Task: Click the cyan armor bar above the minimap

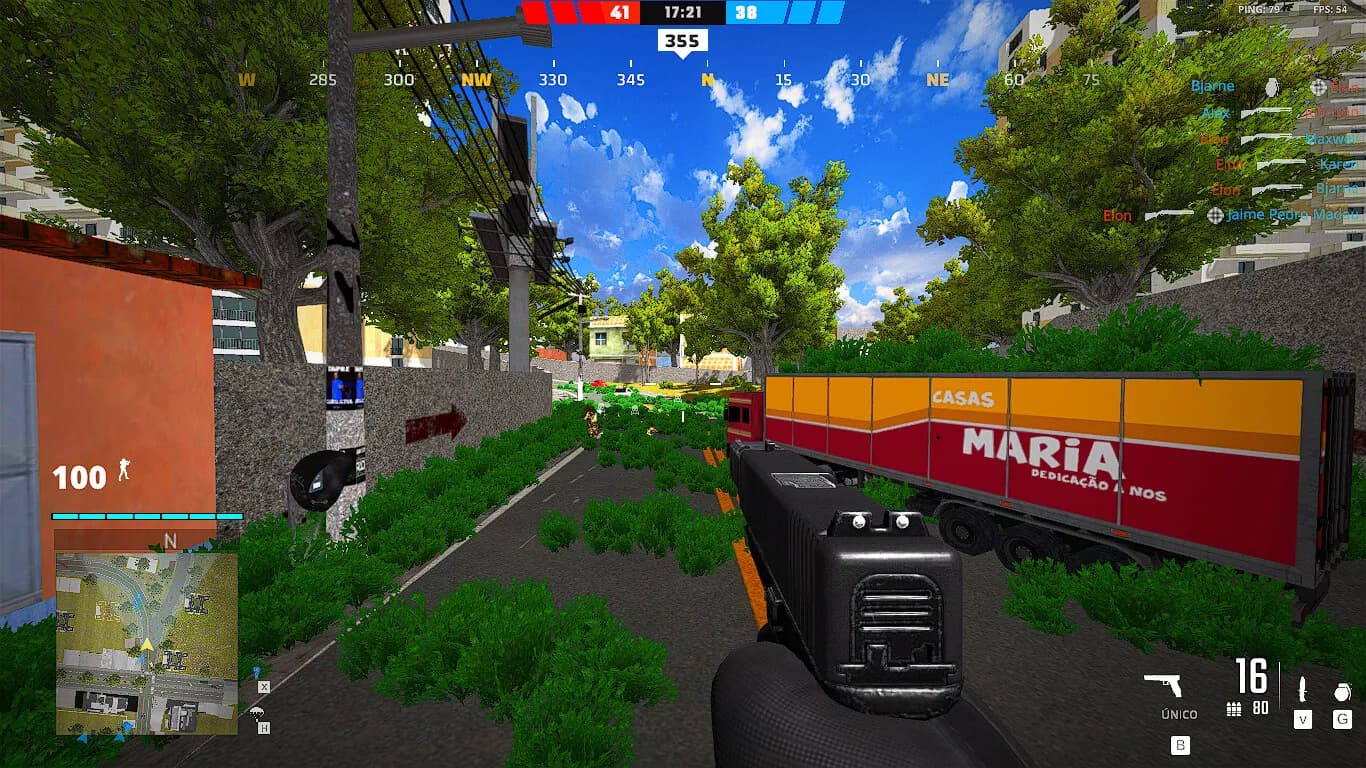Action: 135,517
